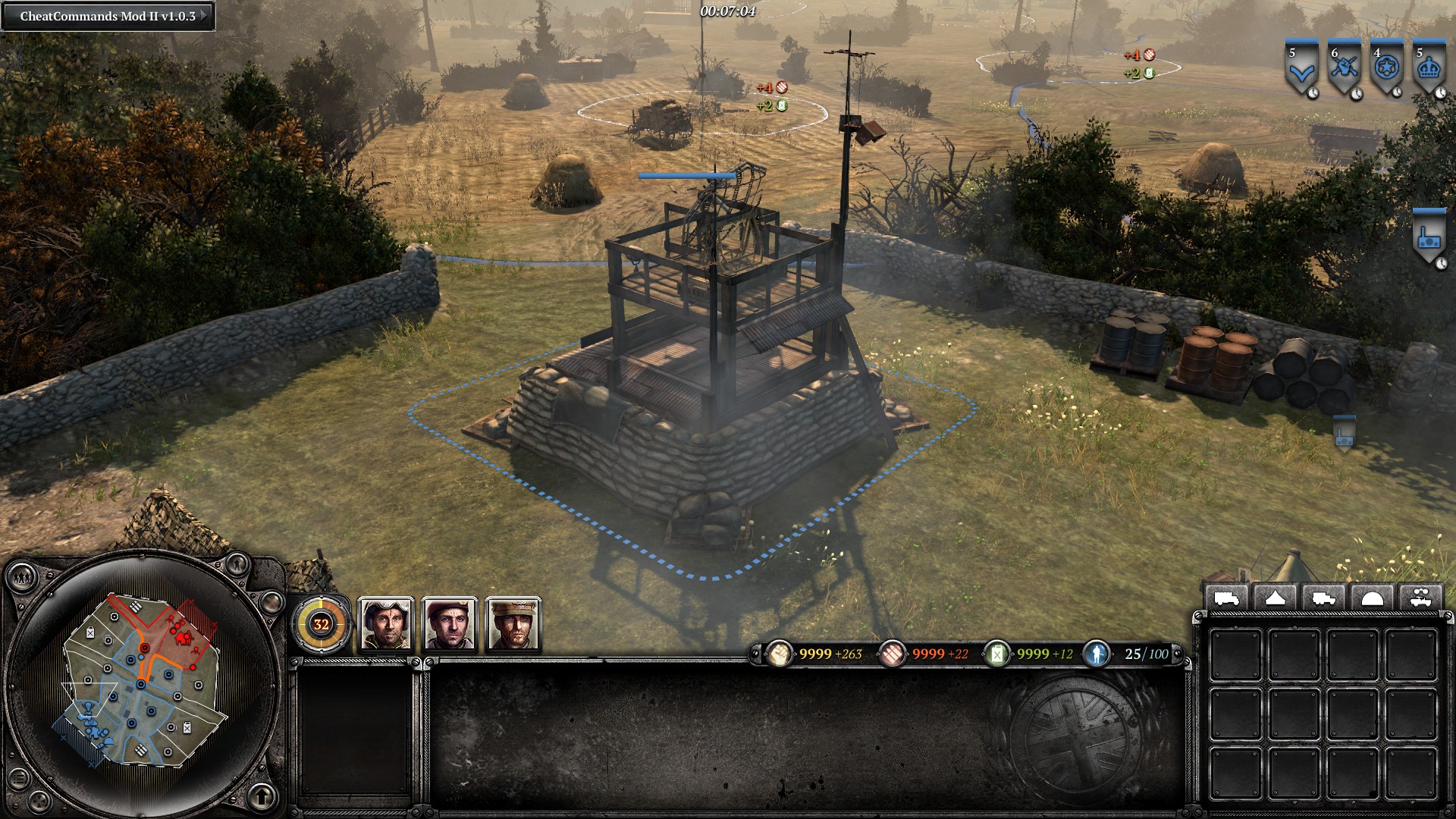Click the command points dial showing 32
The image size is (1456, 819).
[322, 624]
